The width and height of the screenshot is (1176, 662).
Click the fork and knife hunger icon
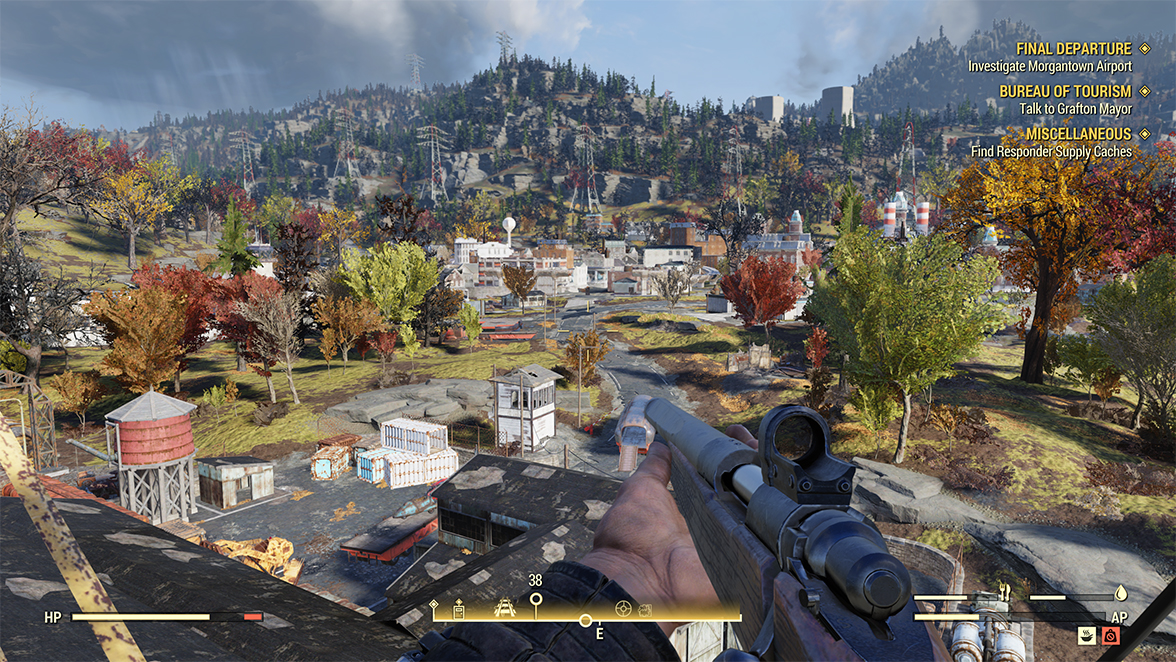click(1004, 591)
